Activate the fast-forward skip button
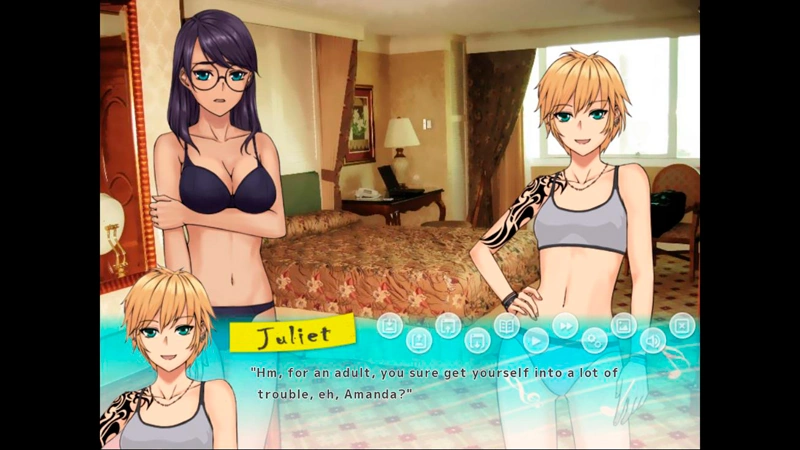800x450 pixels. click(565, 325)
